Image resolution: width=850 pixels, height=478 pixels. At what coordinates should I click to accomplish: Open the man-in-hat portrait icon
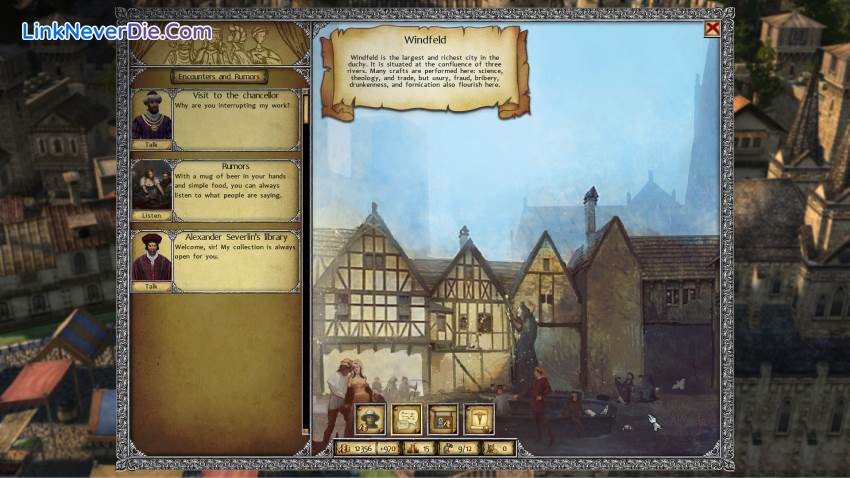pyautogui.click(x=371, y=418)
